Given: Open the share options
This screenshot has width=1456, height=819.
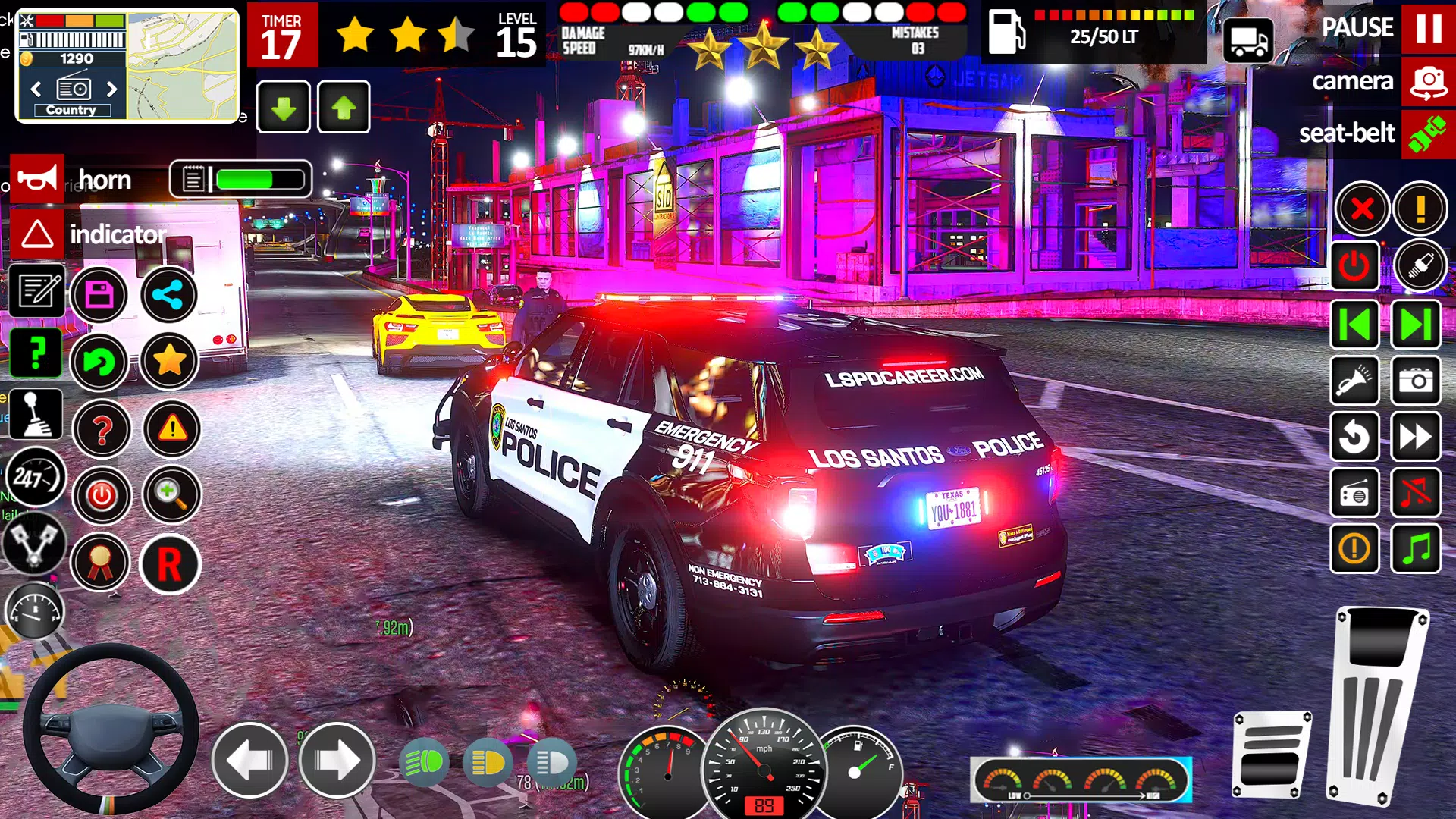Looking at the screenshot, I should click(x=169, y=296).
